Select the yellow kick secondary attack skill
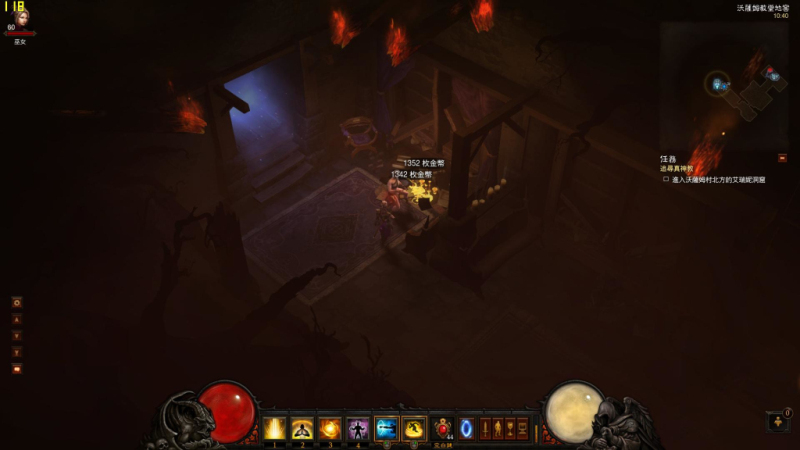The width and height of the screenshot is (800, 450). click(414, 428)
